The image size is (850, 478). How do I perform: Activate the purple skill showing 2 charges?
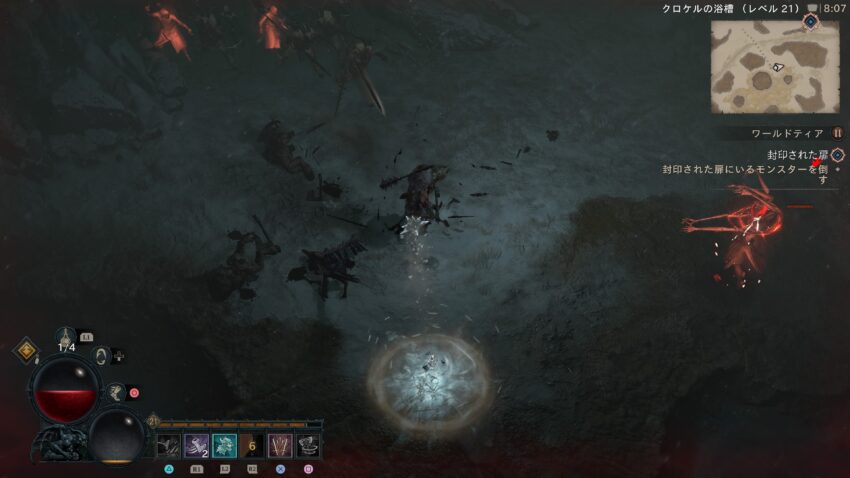[x=196, y=446]
